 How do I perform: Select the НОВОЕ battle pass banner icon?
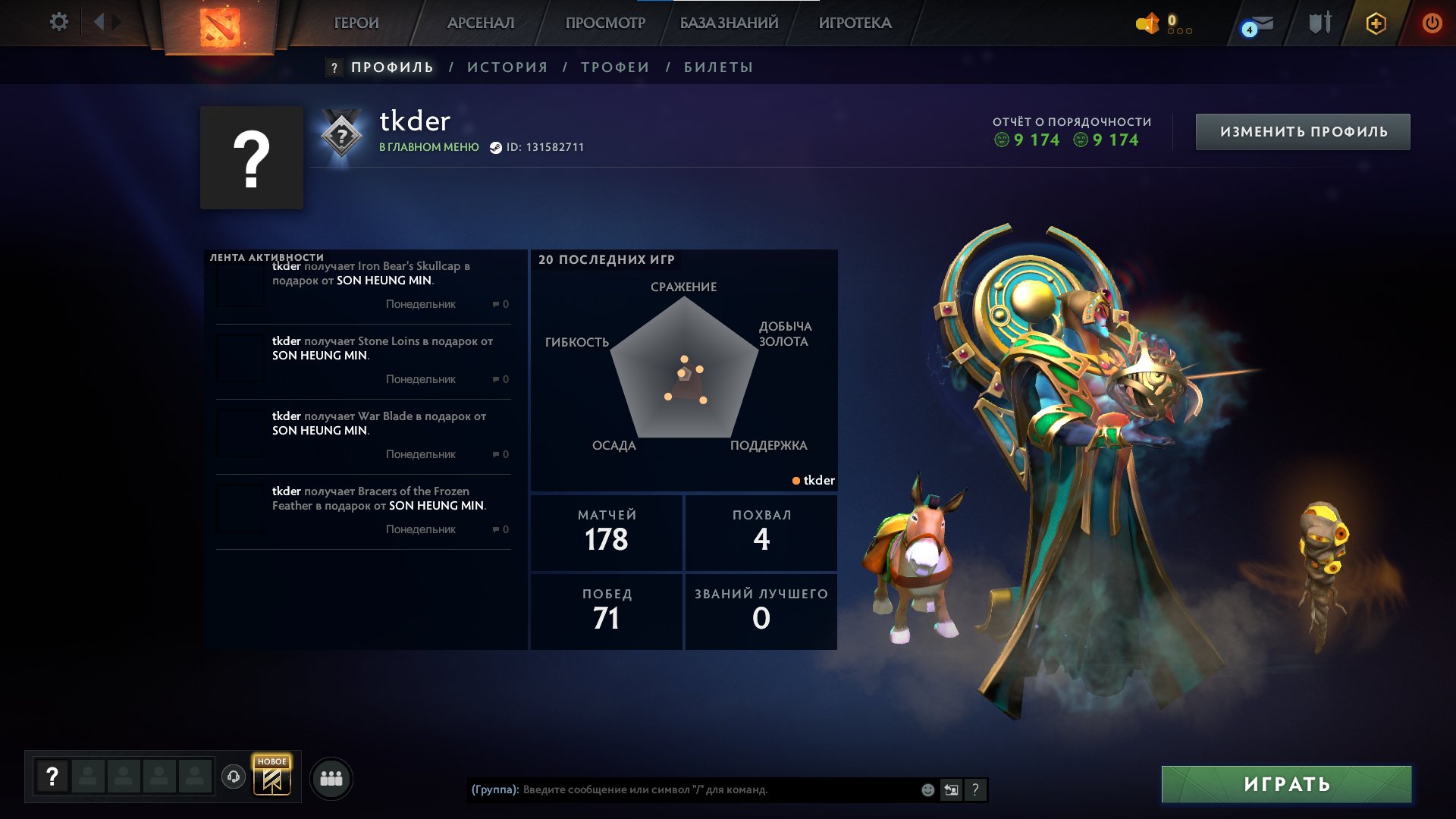tap(272, 777)
